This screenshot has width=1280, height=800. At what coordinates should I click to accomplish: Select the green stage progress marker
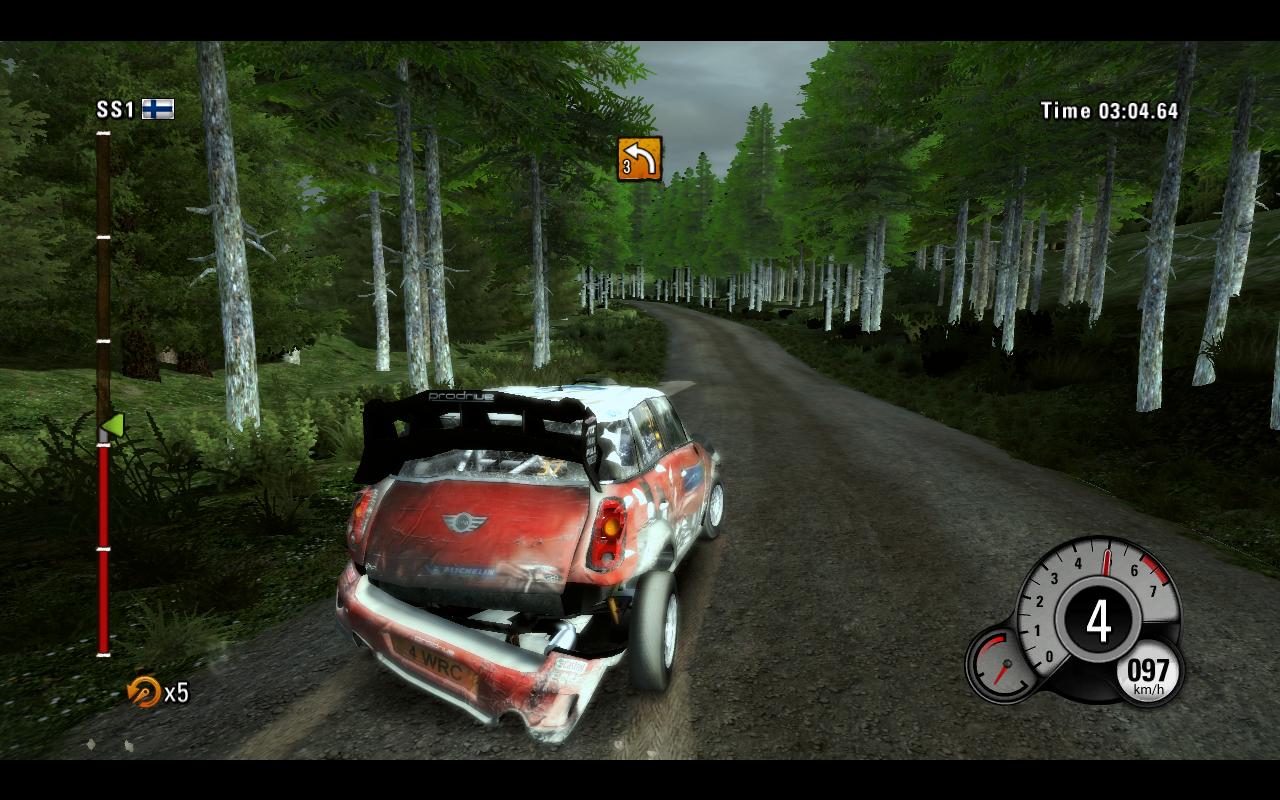click(111, 426)
